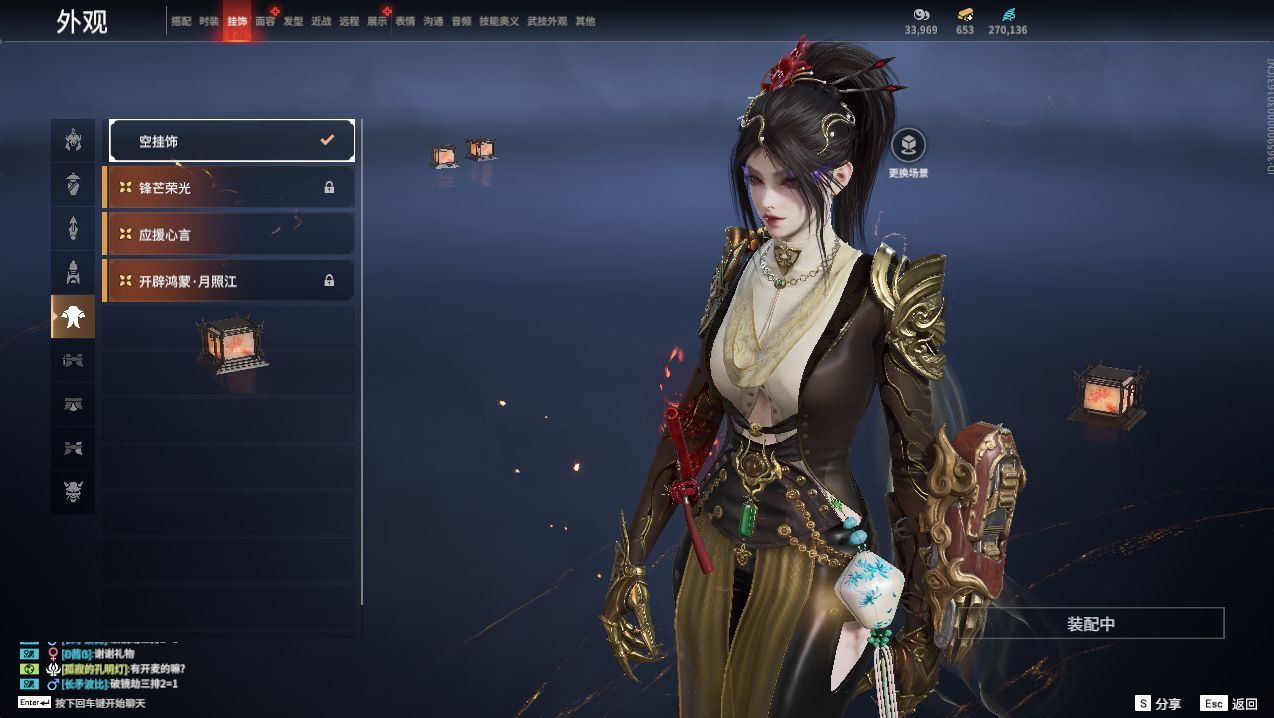
Task: Click the 装配中 equip button
Action: (1090, 624)
